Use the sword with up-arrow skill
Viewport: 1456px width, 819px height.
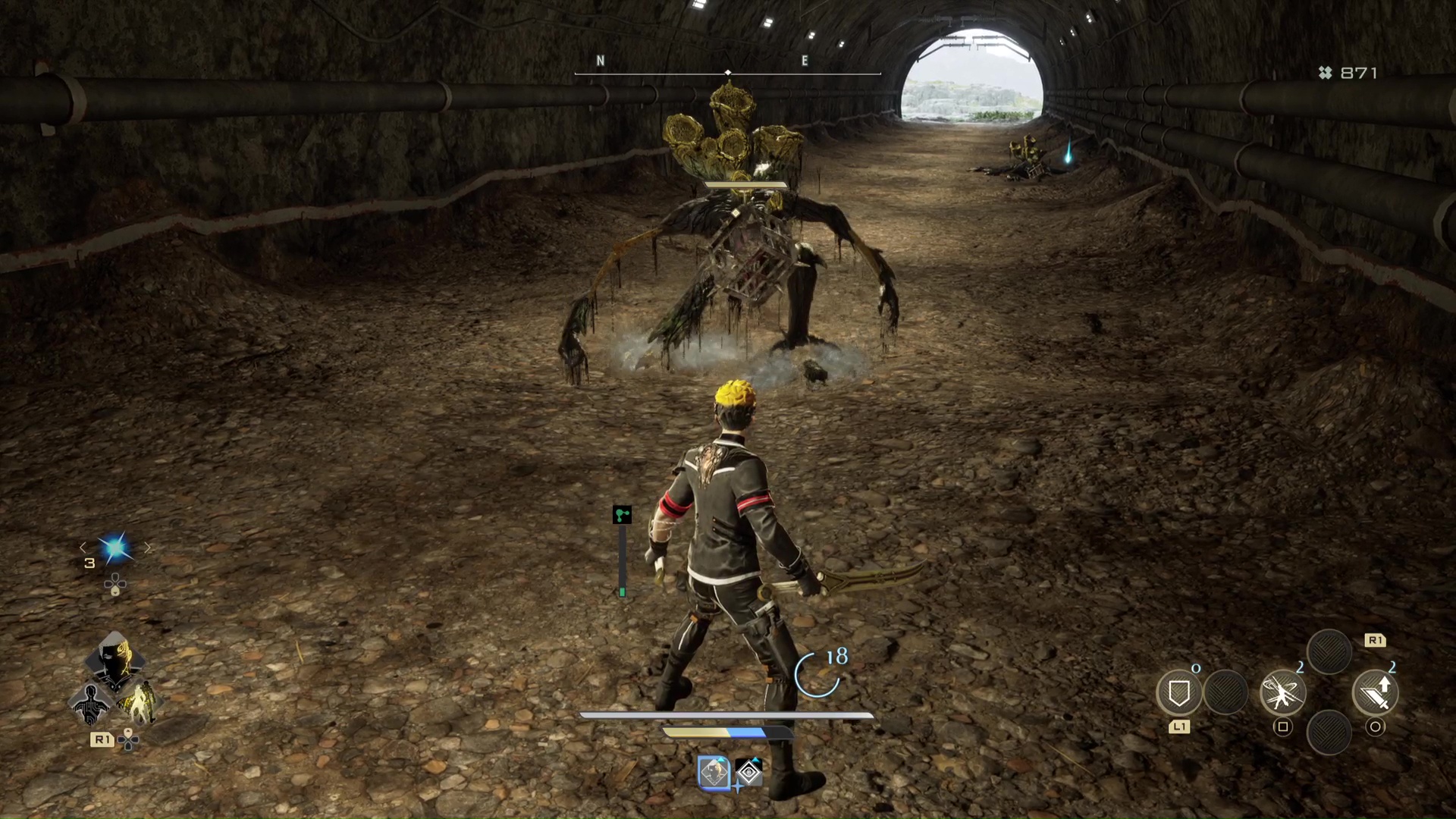(x=1375, y=693)
